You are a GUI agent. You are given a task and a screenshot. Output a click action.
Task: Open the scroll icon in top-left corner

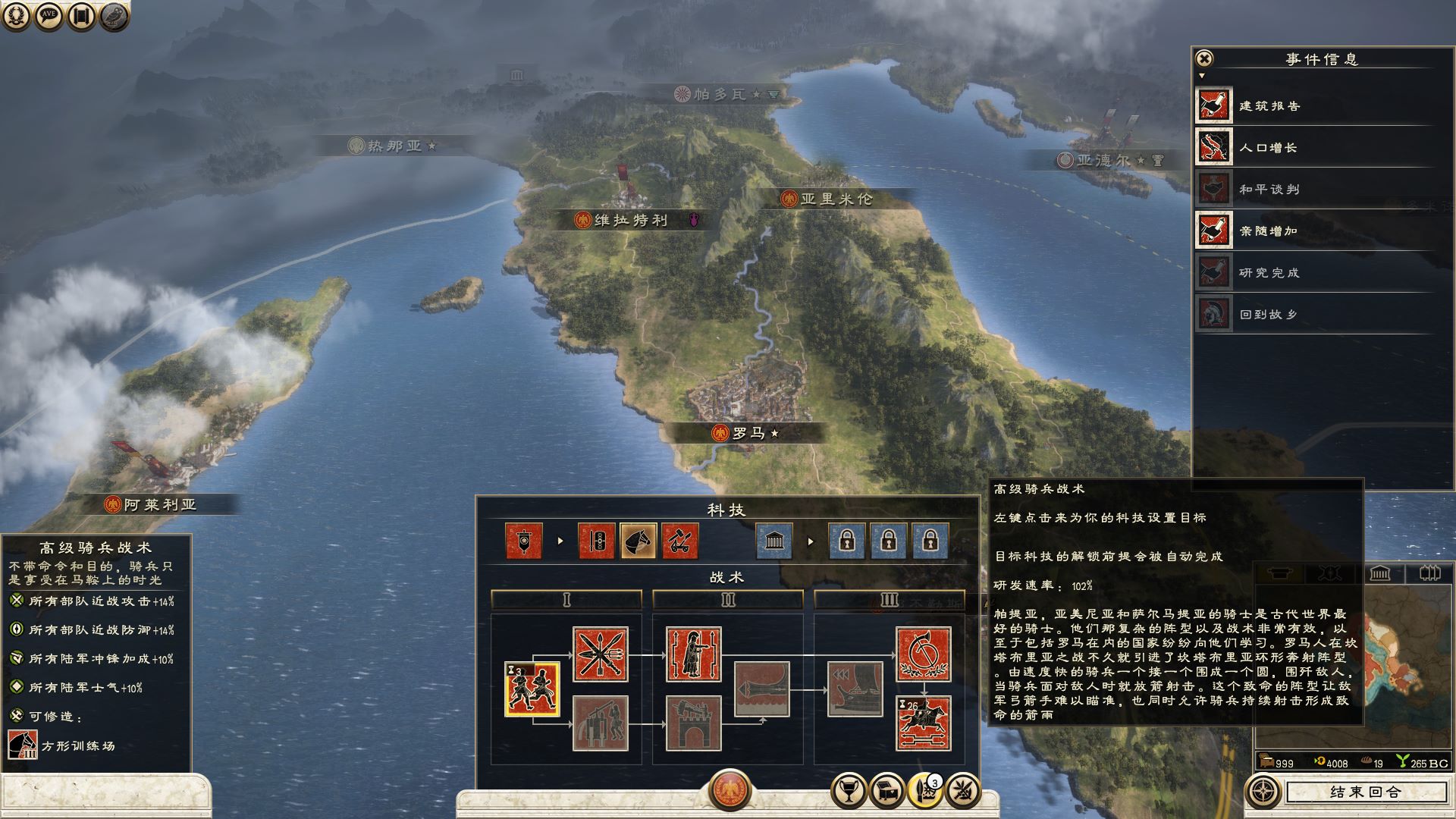[x=82, y=15]
